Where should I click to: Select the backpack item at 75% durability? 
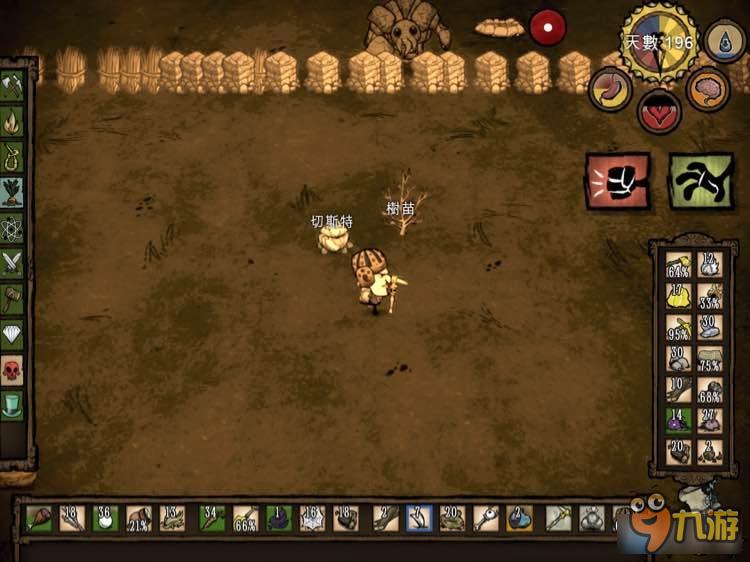tap(709, 359)
